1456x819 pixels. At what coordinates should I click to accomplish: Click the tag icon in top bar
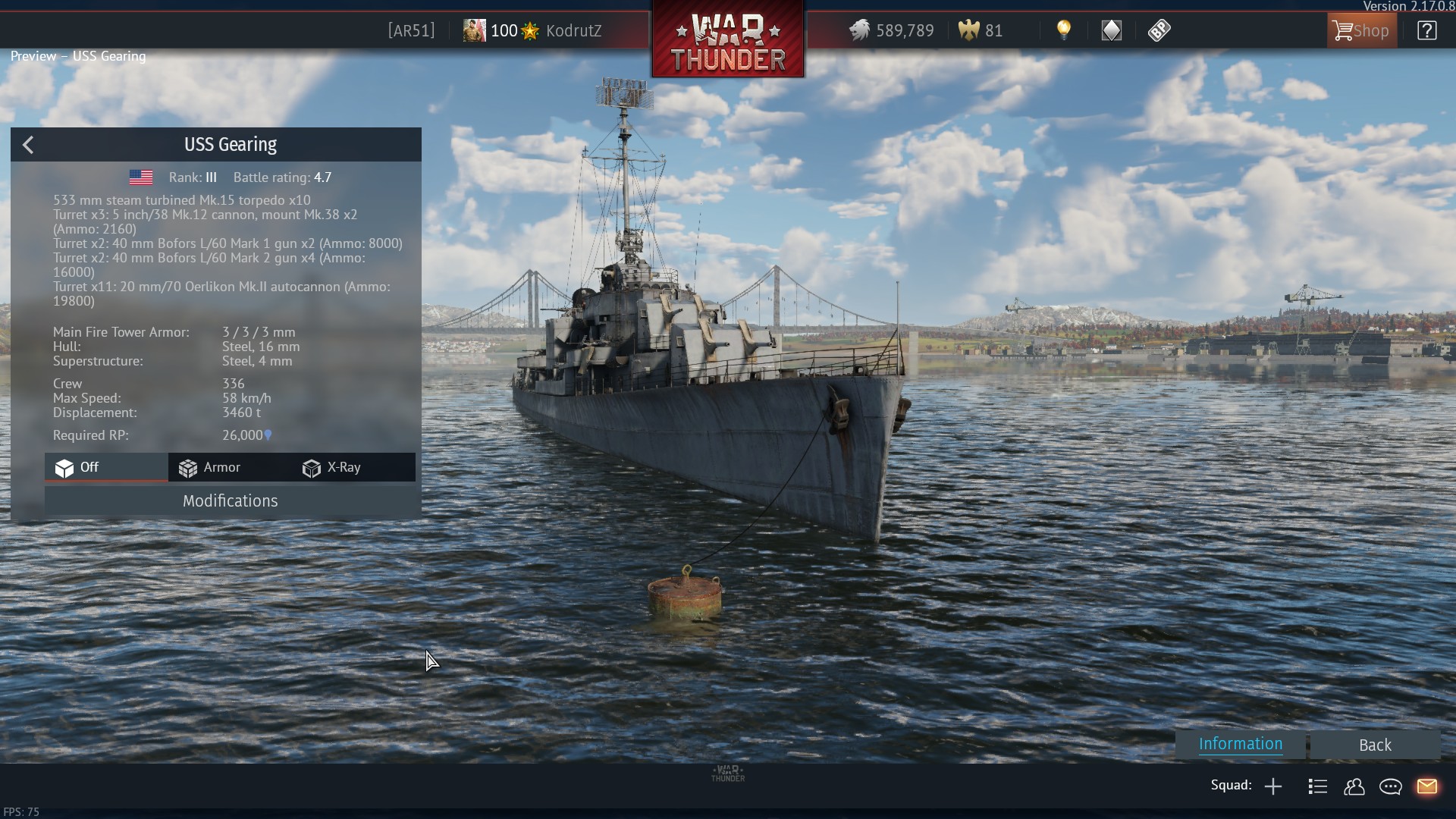(1159, 30)
